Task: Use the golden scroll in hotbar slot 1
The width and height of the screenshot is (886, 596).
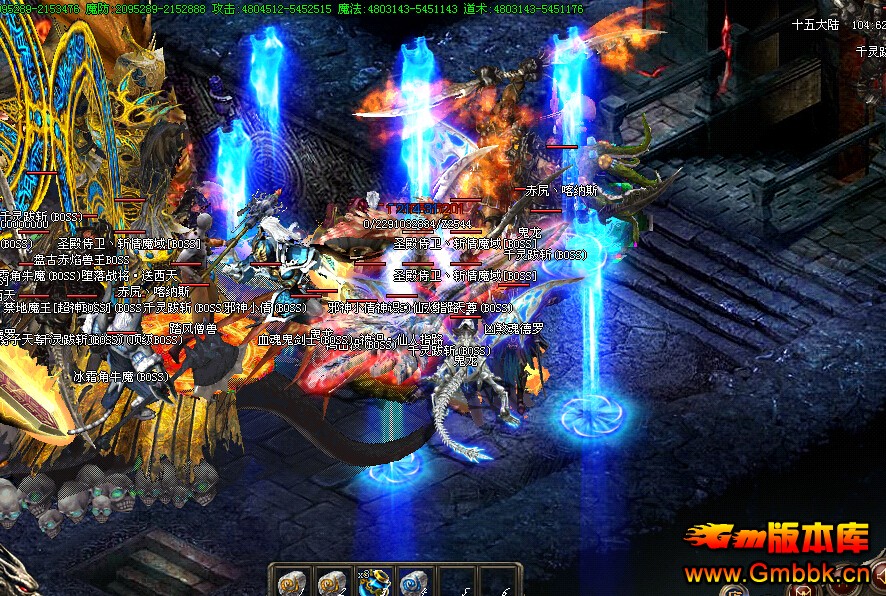Action: tap(292, 583)
